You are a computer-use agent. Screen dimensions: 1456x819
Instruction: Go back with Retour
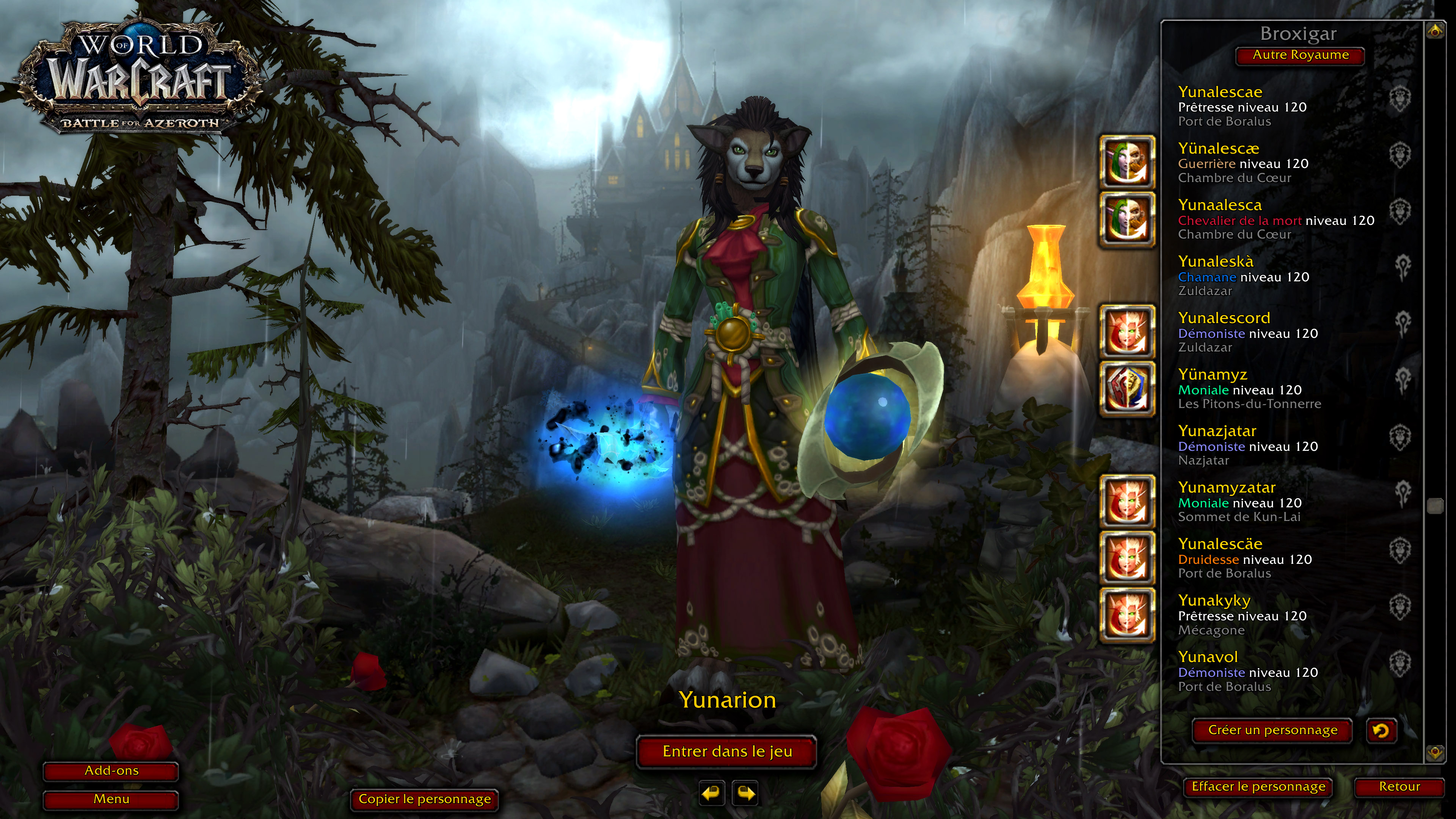pyautogui.click(x=1399, y=787)
